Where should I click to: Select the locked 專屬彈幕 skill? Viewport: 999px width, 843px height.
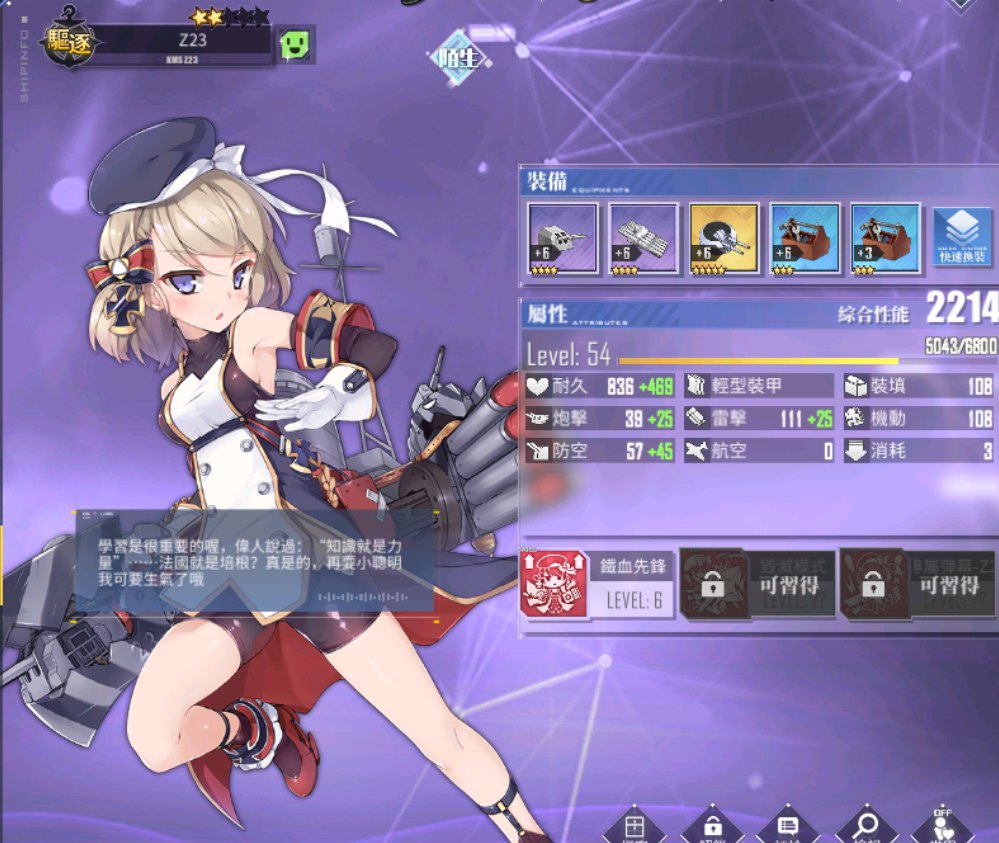[917, 584]
